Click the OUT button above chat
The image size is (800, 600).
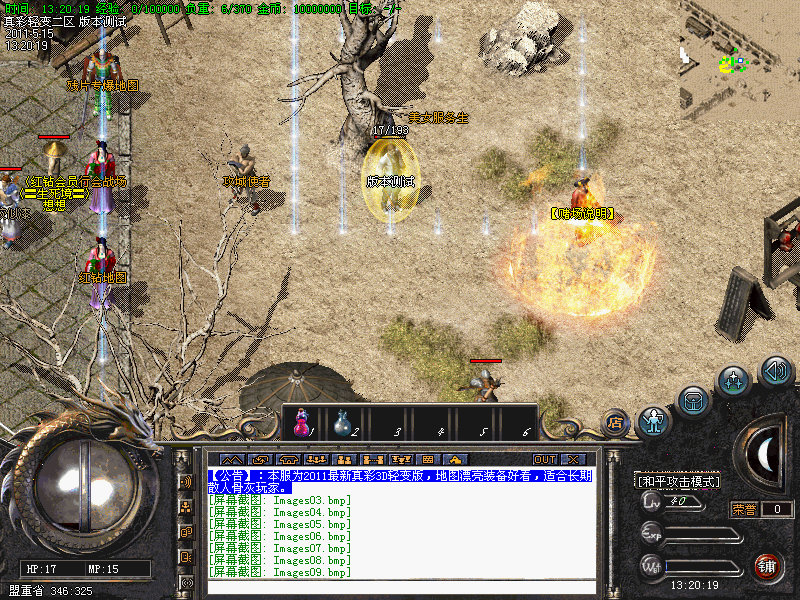tap(544, 459)
